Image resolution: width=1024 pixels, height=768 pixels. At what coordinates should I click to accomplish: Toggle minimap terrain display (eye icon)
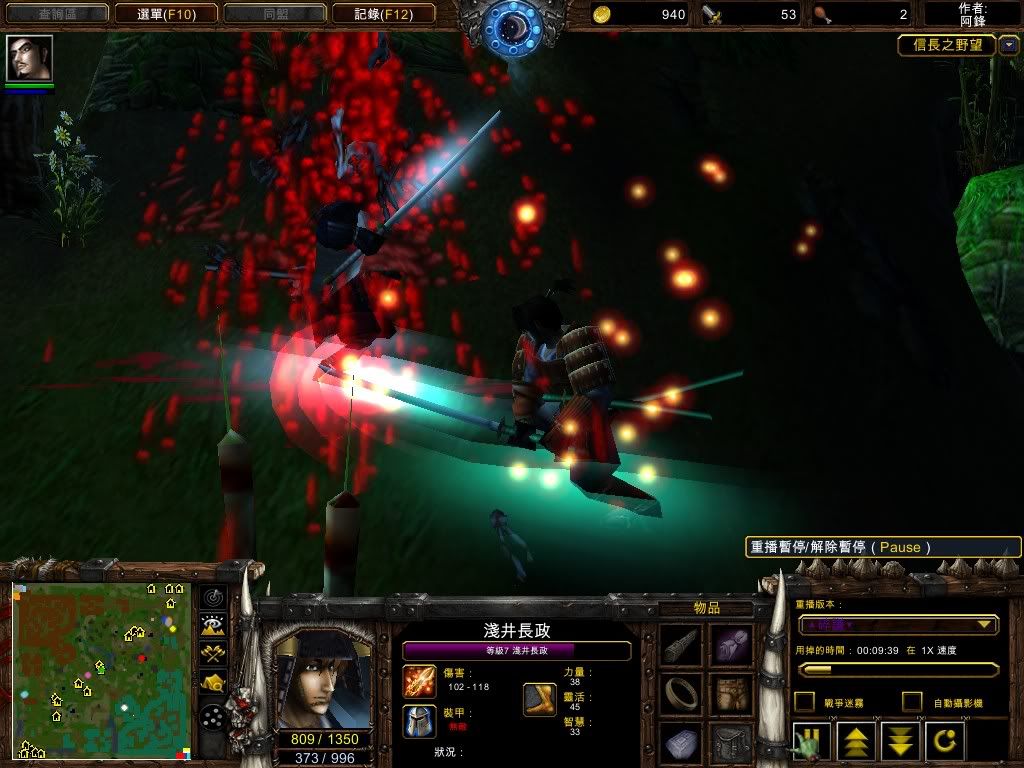tap(213, 626)
